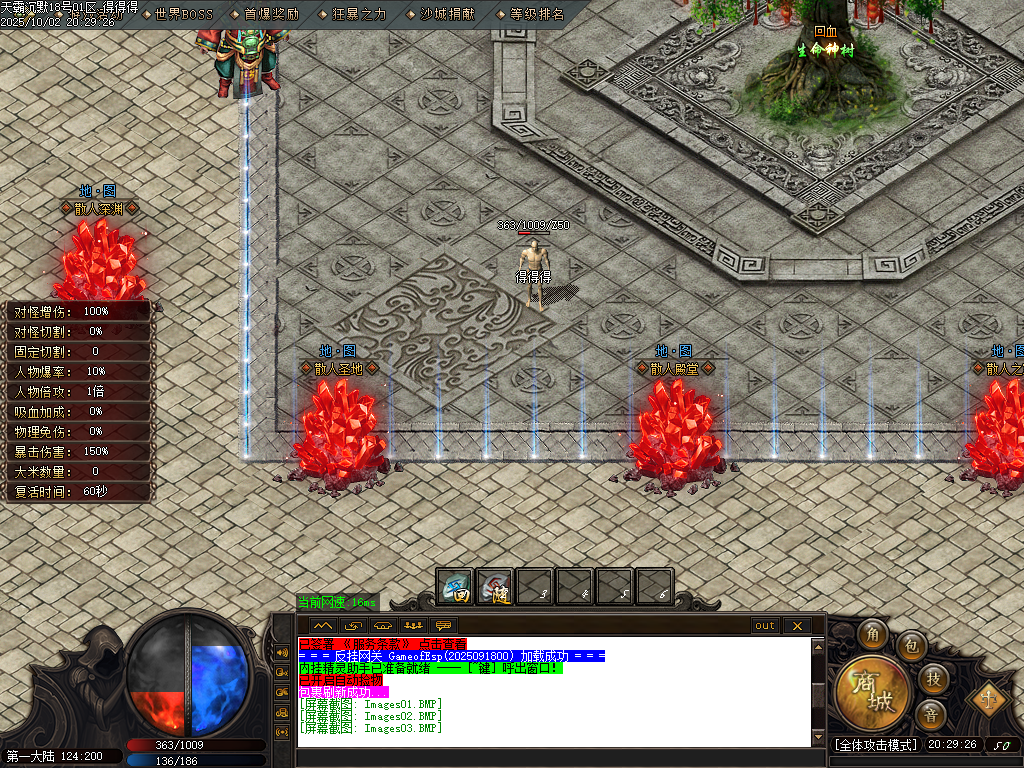Use the 回 return scroll hotbar slot
This screenshot has height=768, width=1024.
[456, 586]
